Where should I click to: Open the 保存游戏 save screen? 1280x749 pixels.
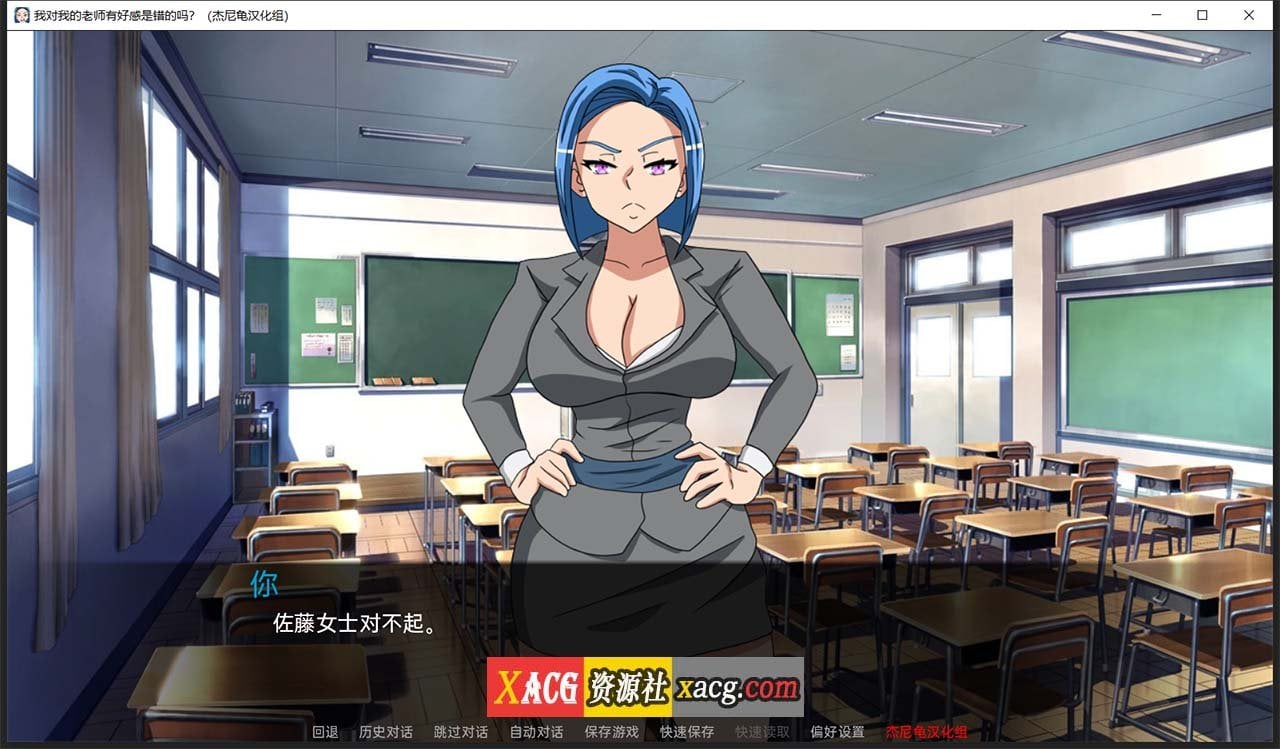[610, 731]
